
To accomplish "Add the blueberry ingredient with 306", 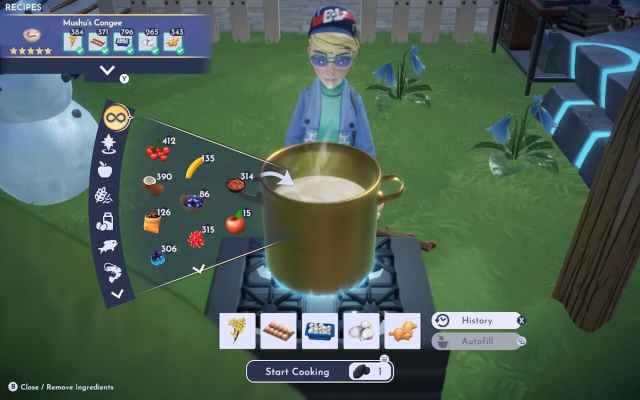I will click(x=157, y=258).
